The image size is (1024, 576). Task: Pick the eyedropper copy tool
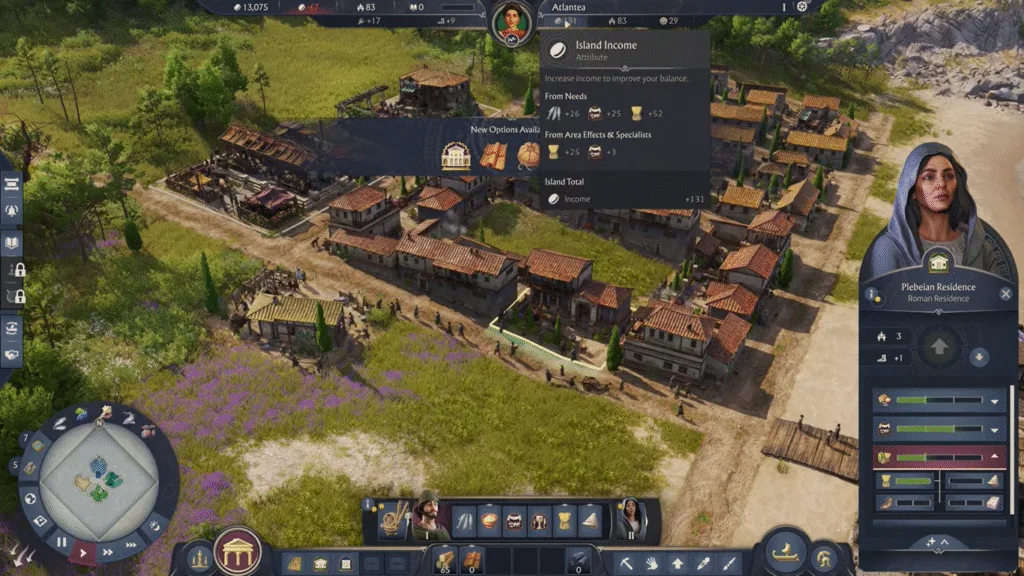pyautogui.click(x=703, y=563)
